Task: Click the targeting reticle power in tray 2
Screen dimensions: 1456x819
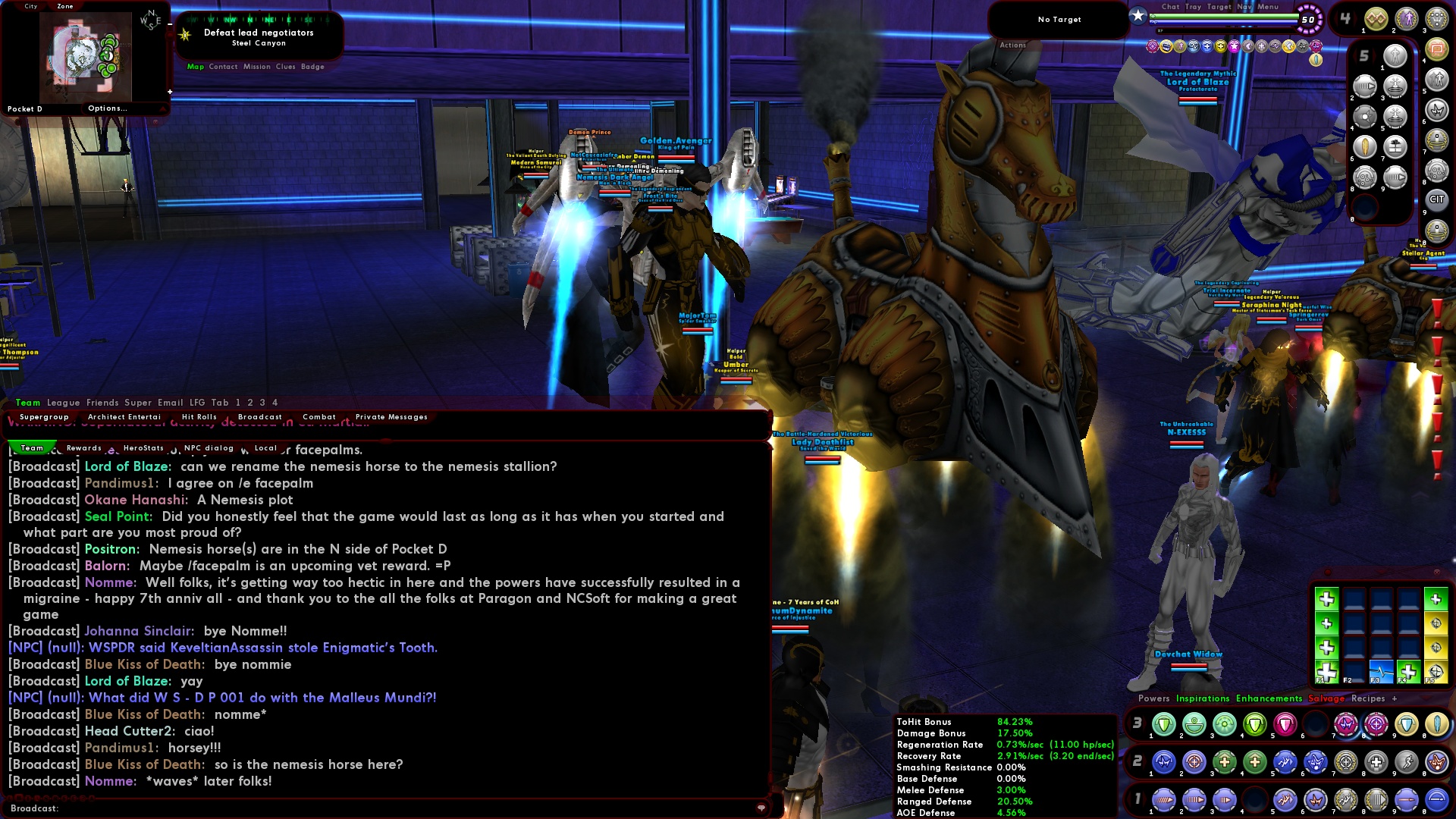Action: 1196,763
